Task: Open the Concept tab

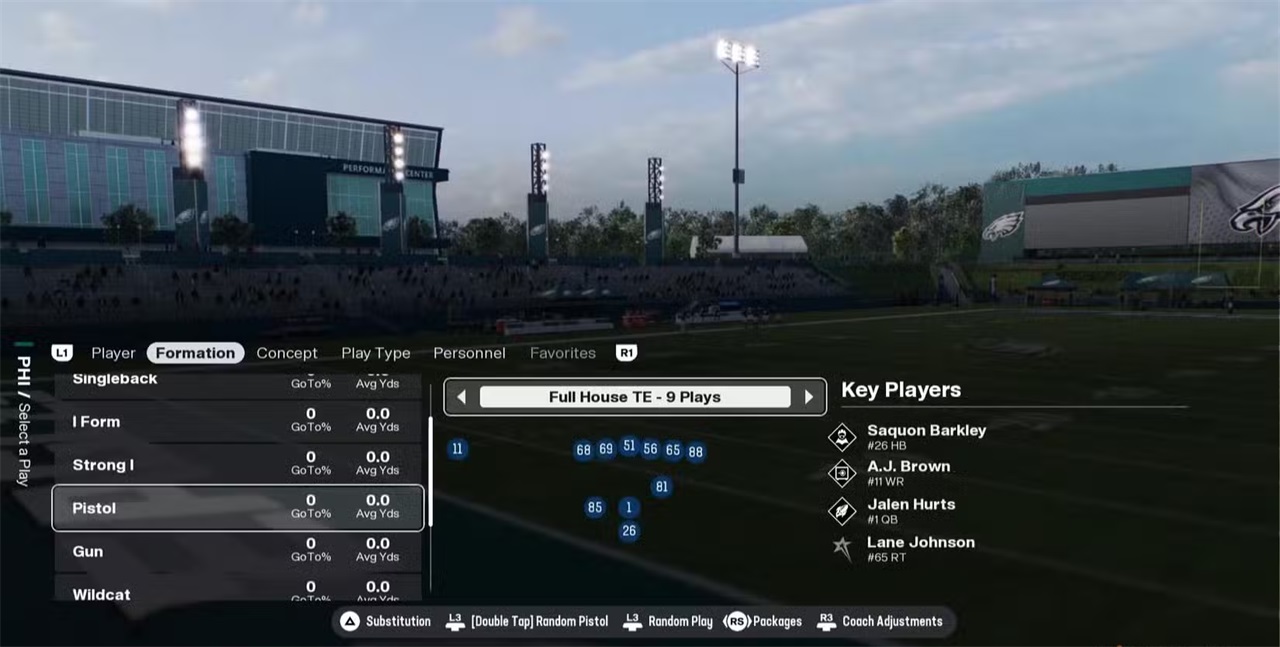Action: pyautogui.click(x=287, y=353)
